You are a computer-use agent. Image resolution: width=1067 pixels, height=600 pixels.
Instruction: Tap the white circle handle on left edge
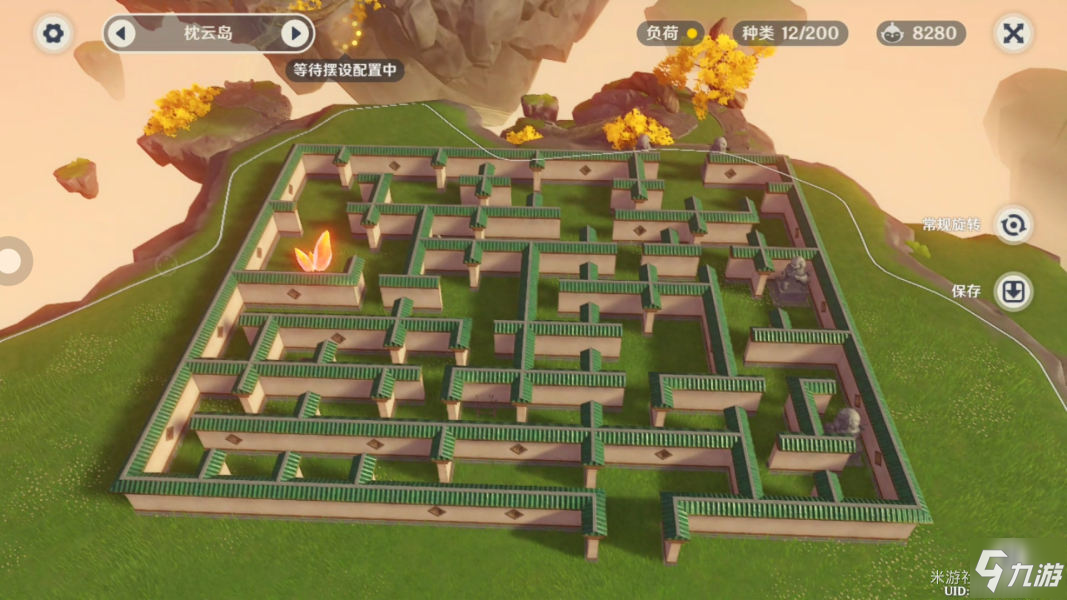(10, 262)
